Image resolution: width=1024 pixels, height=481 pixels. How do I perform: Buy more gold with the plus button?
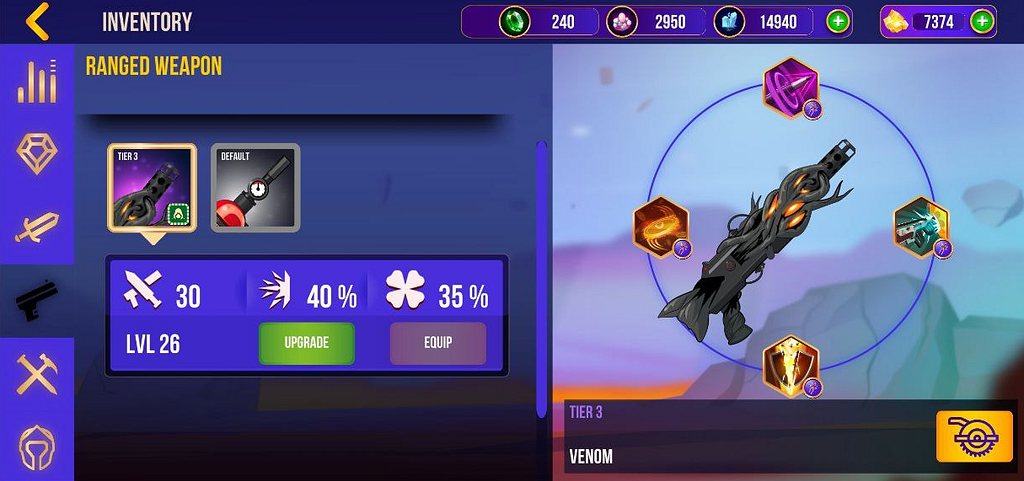tap(982, 21)
